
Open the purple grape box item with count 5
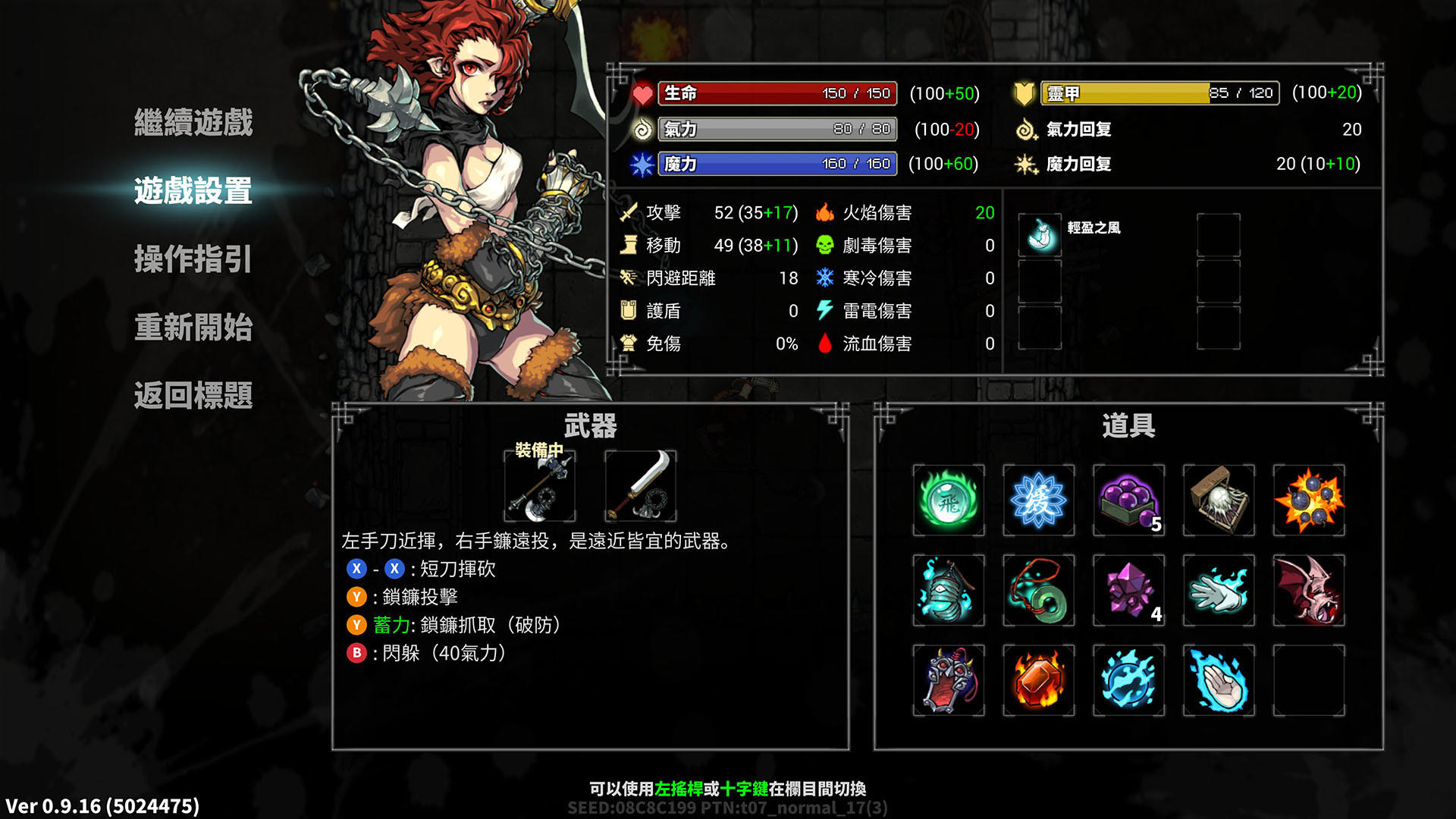pyautogui.click(x=1129, y=500)
